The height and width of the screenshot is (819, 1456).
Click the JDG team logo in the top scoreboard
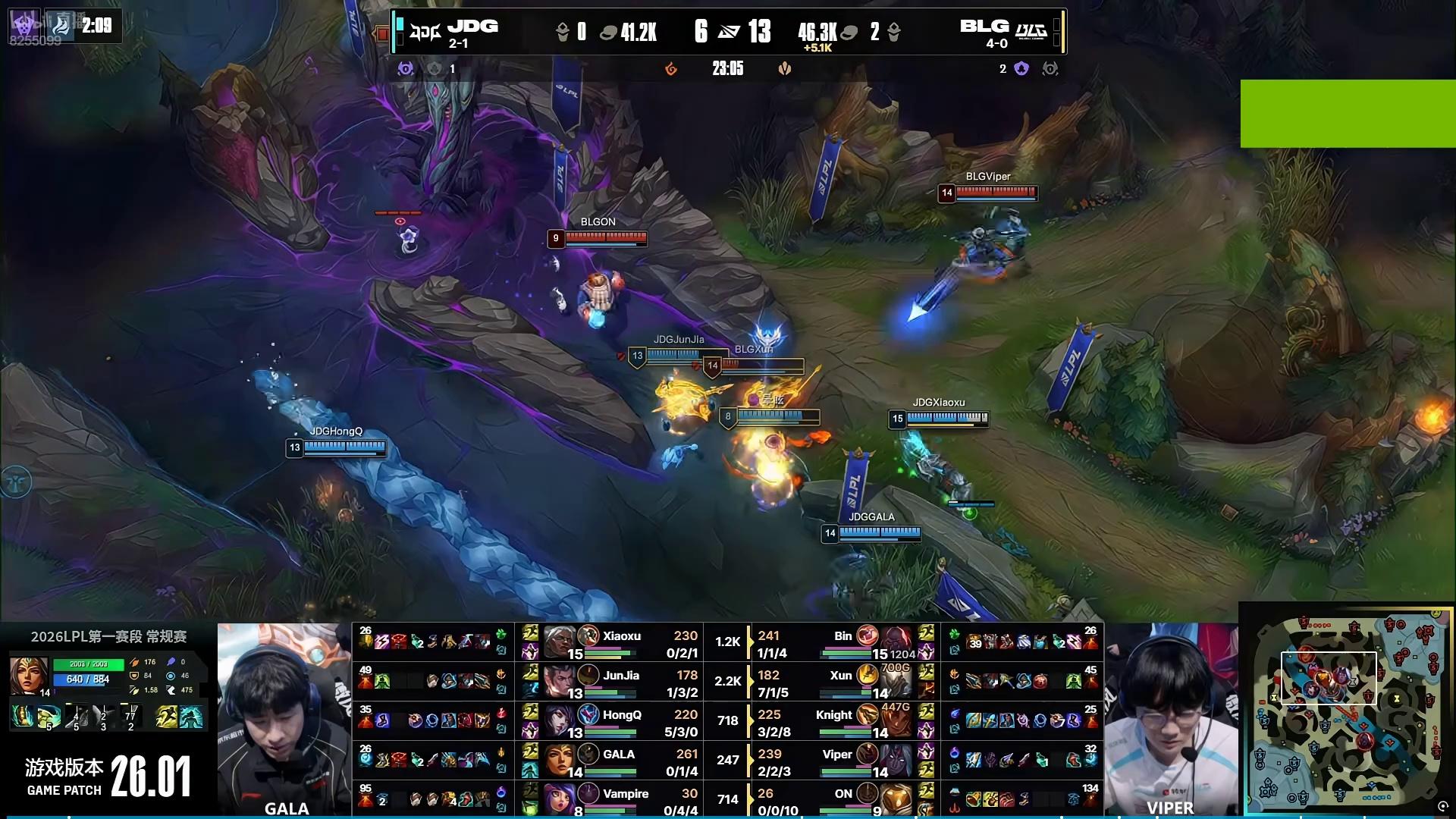pyautogui.click(x=425, y=32)
